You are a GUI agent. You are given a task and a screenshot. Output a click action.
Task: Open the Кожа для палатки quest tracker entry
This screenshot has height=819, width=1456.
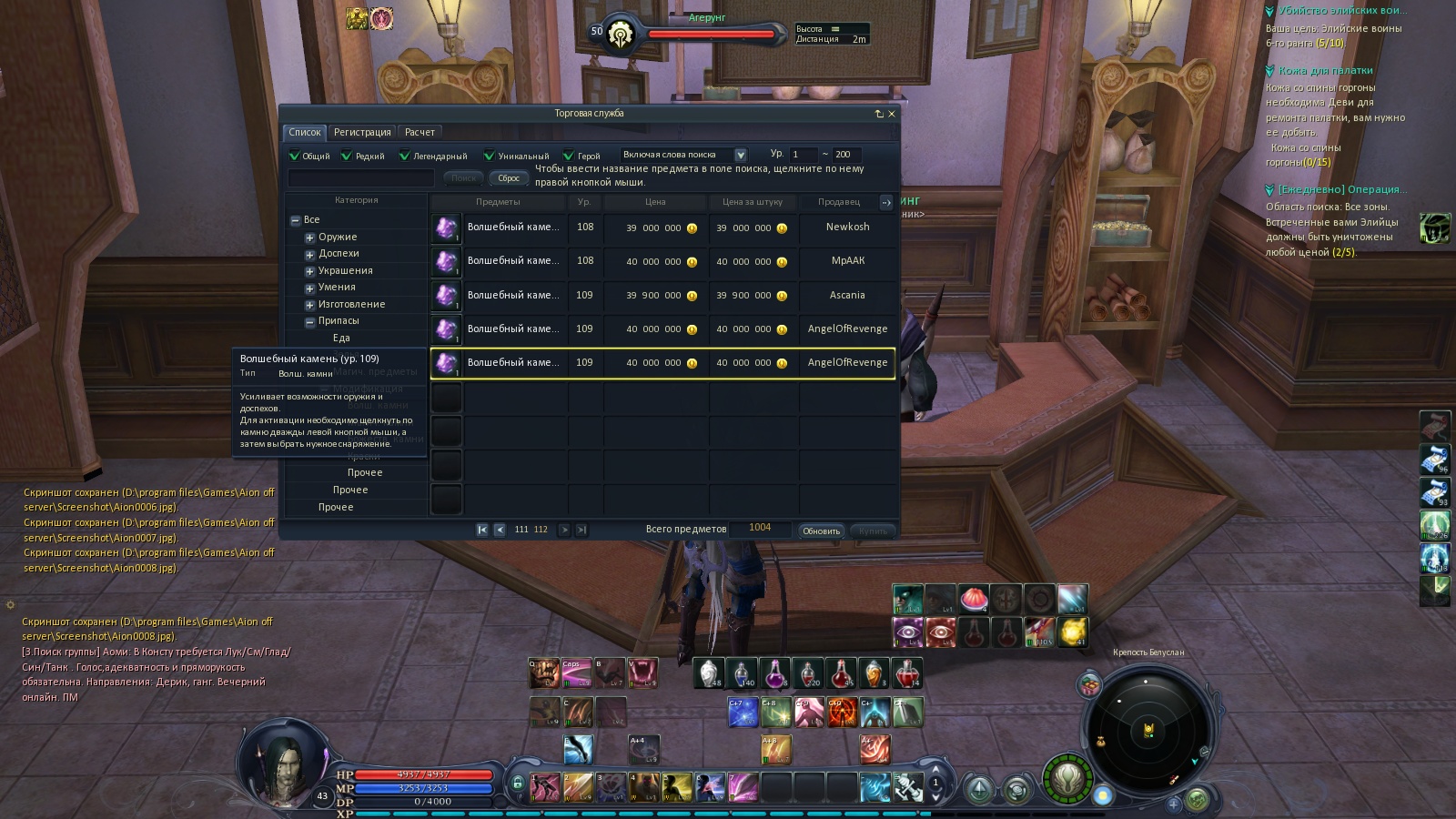(1325, 71)
